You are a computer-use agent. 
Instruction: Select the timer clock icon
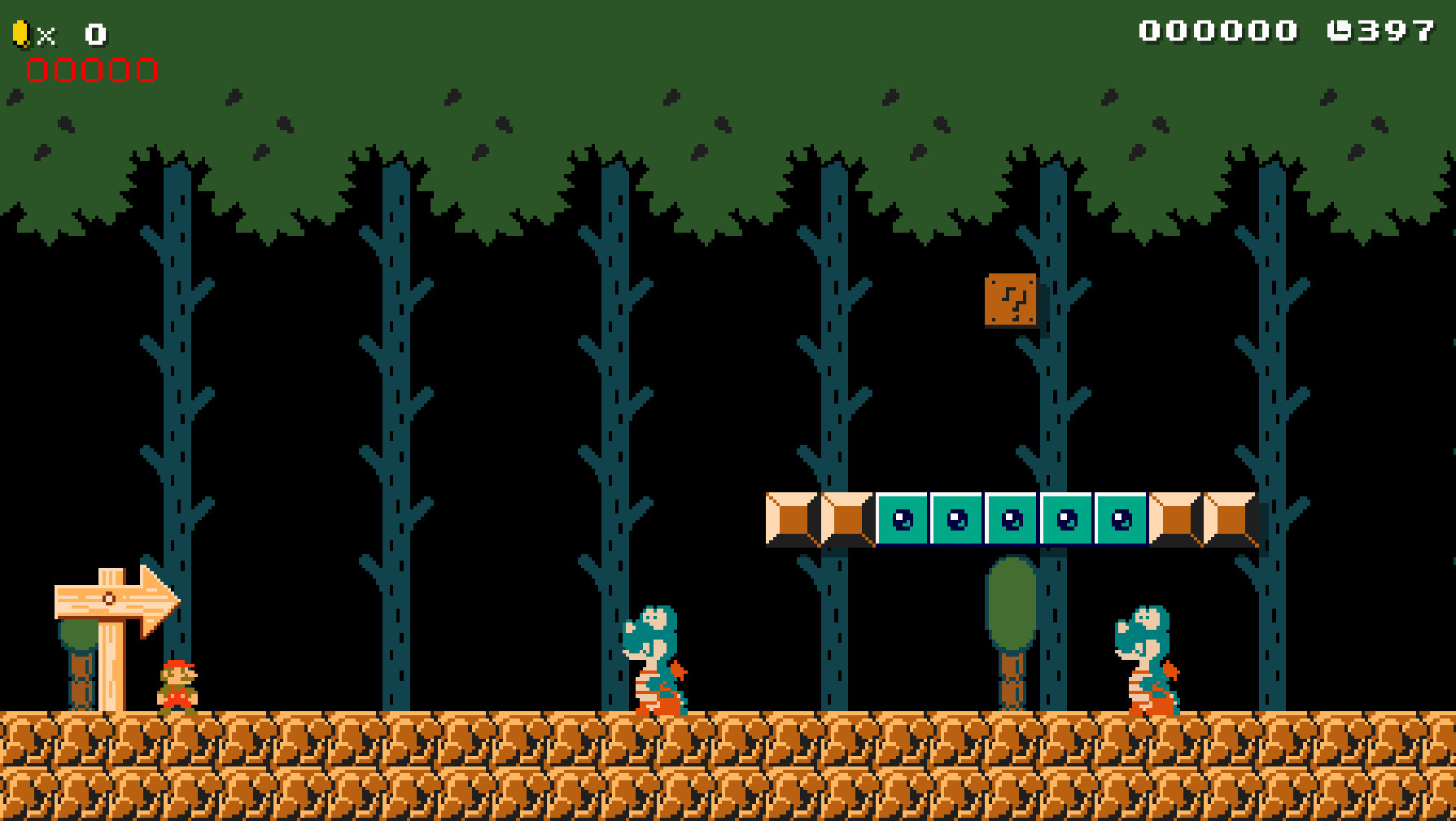coord(1337,31)
